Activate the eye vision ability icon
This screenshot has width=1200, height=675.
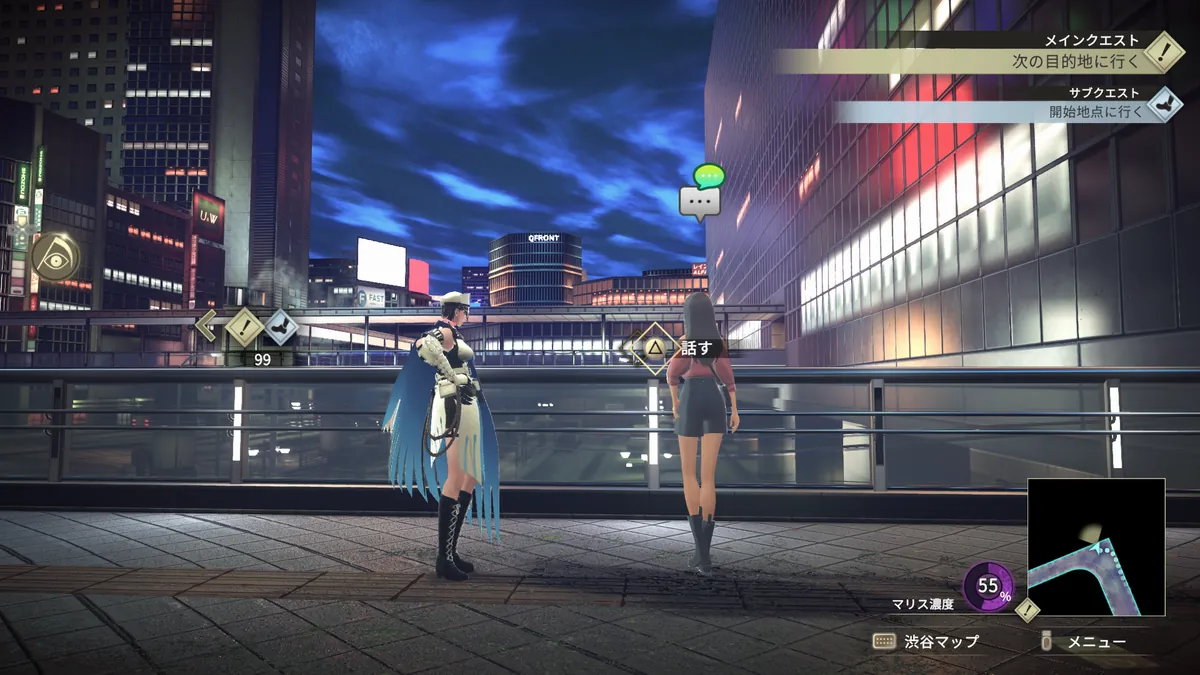(54, 256)
